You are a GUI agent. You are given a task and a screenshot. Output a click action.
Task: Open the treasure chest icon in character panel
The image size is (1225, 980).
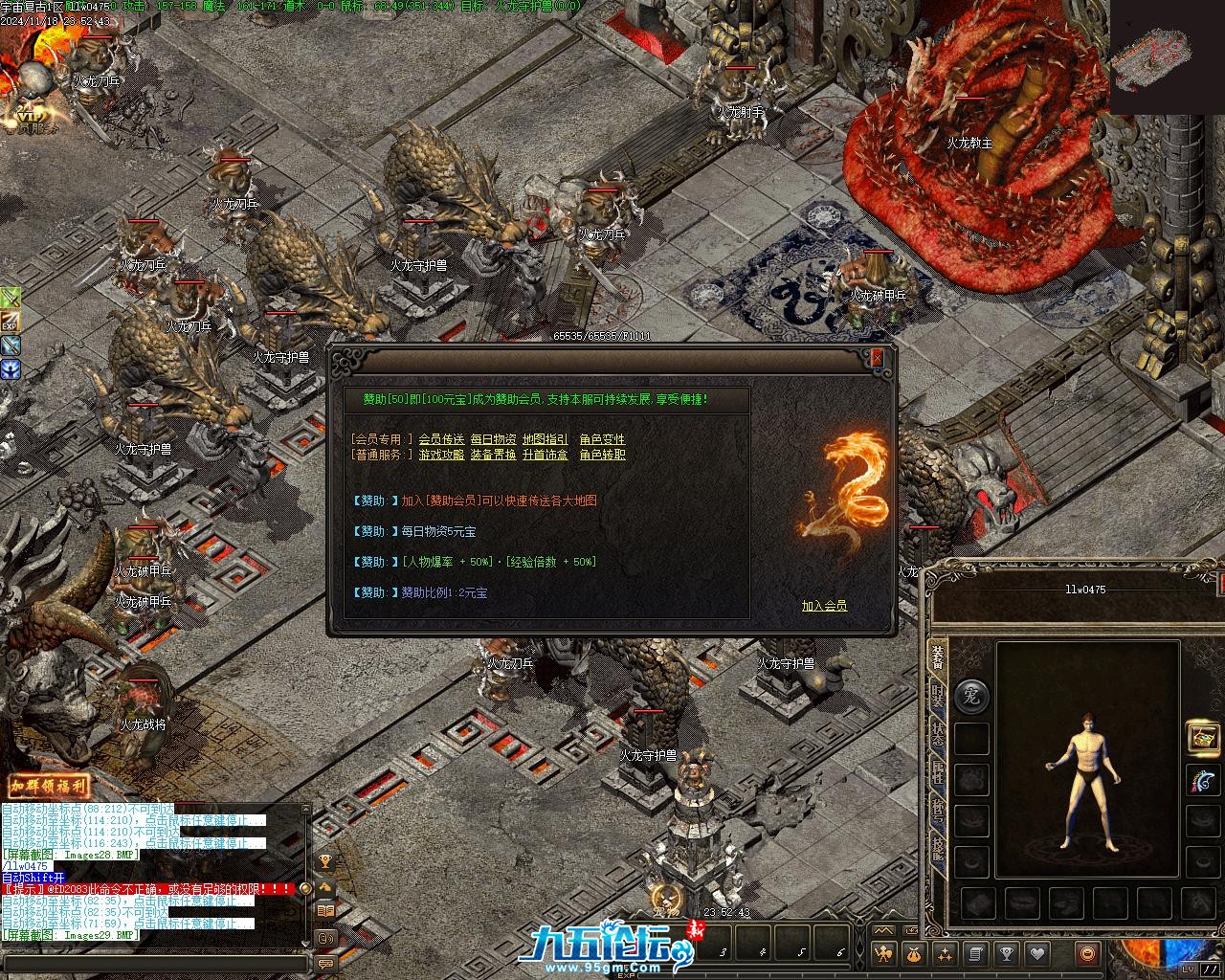coord(1203,737)
